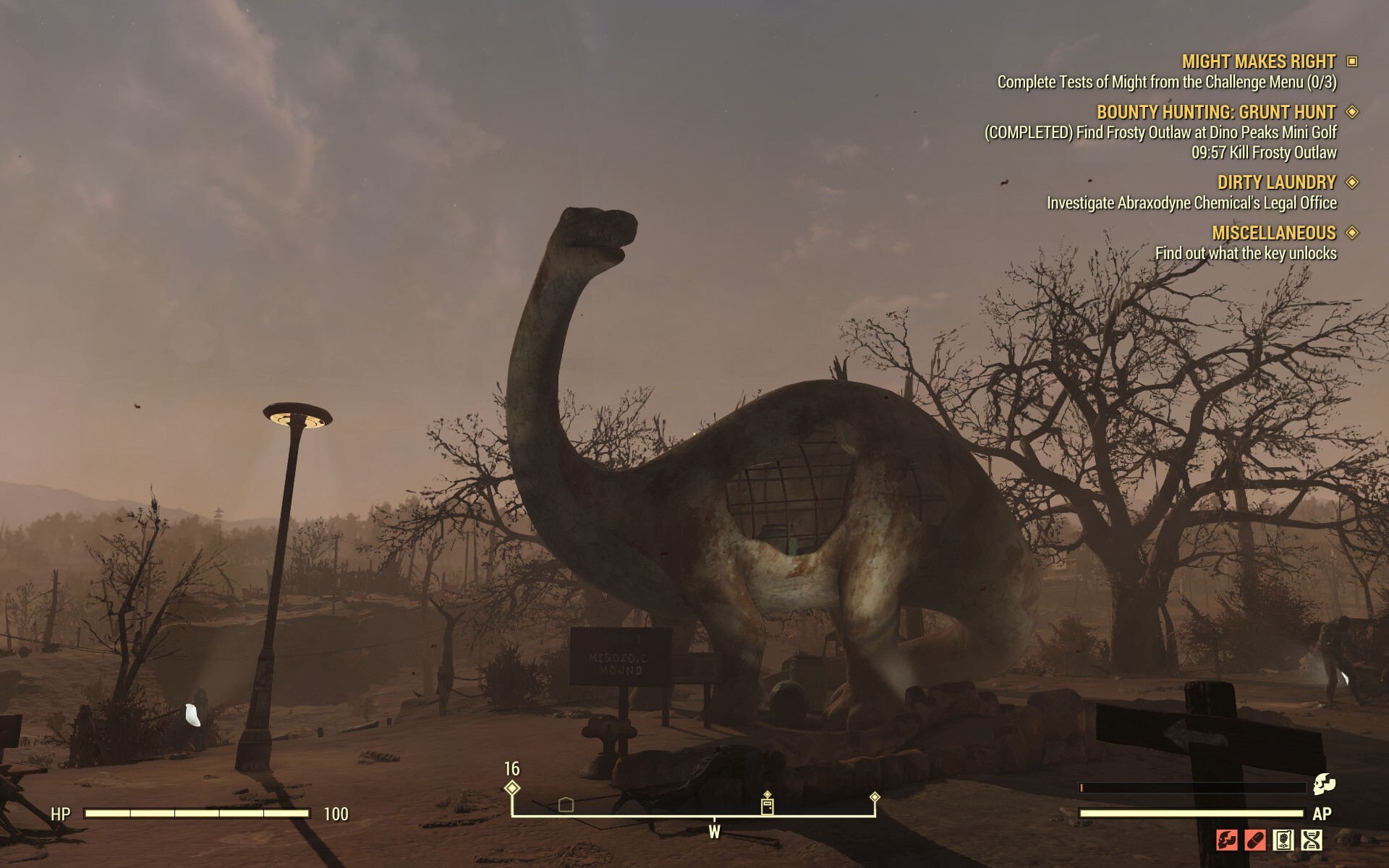Click the West heading on the compass
Image resolution: width=1389 pixels, height=868 pixels.
[715, 832]
